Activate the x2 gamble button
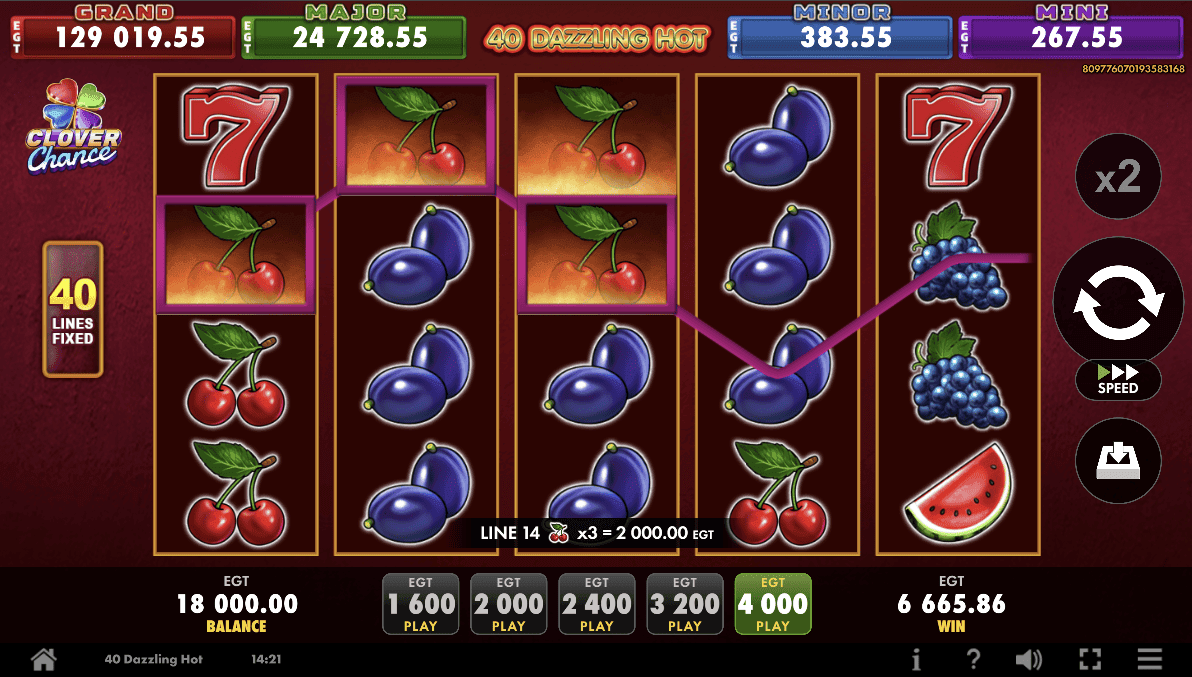Screen dimensions: 1192x677 (1117, 179)
